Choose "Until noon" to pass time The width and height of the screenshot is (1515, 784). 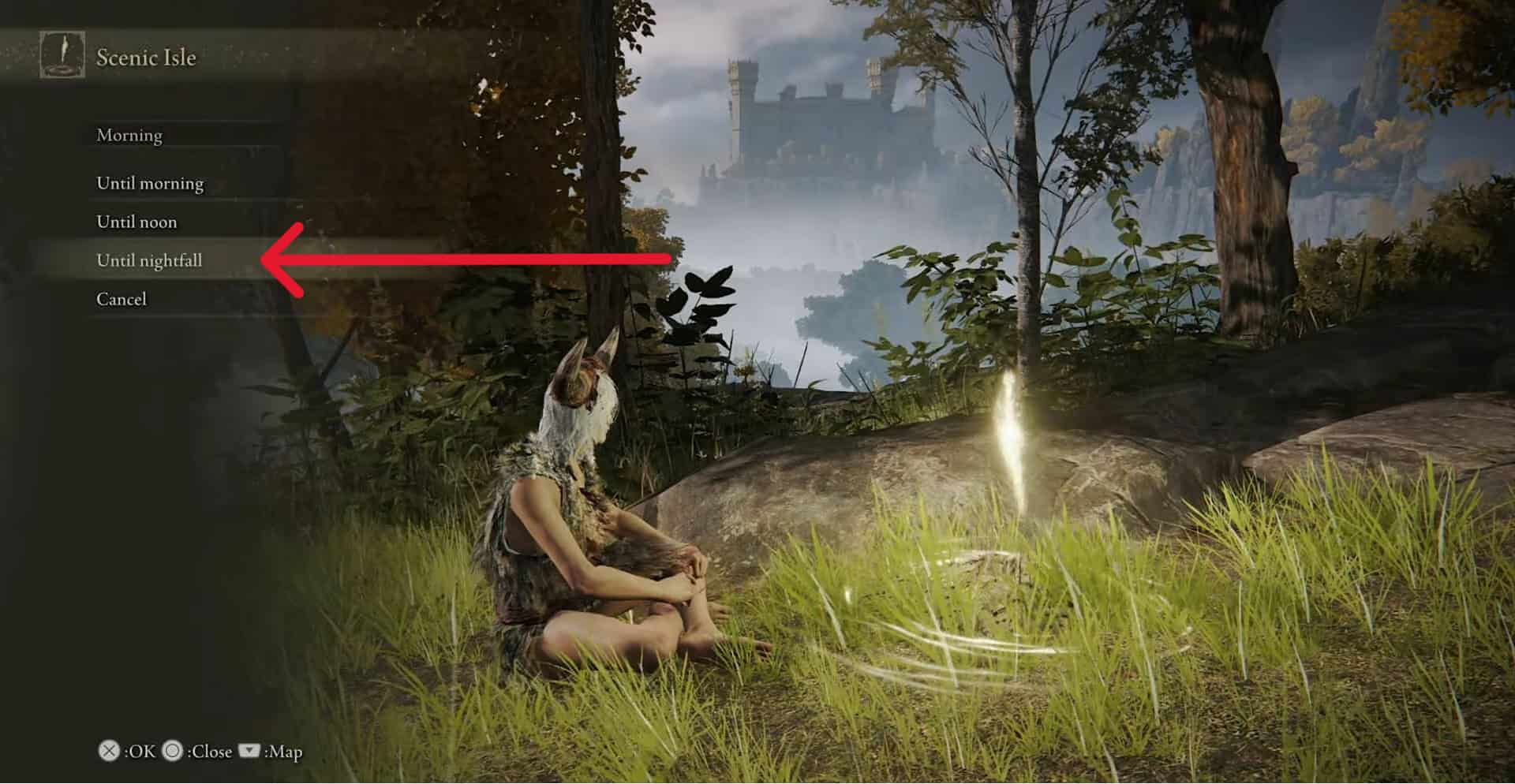(x=137, y=222)
